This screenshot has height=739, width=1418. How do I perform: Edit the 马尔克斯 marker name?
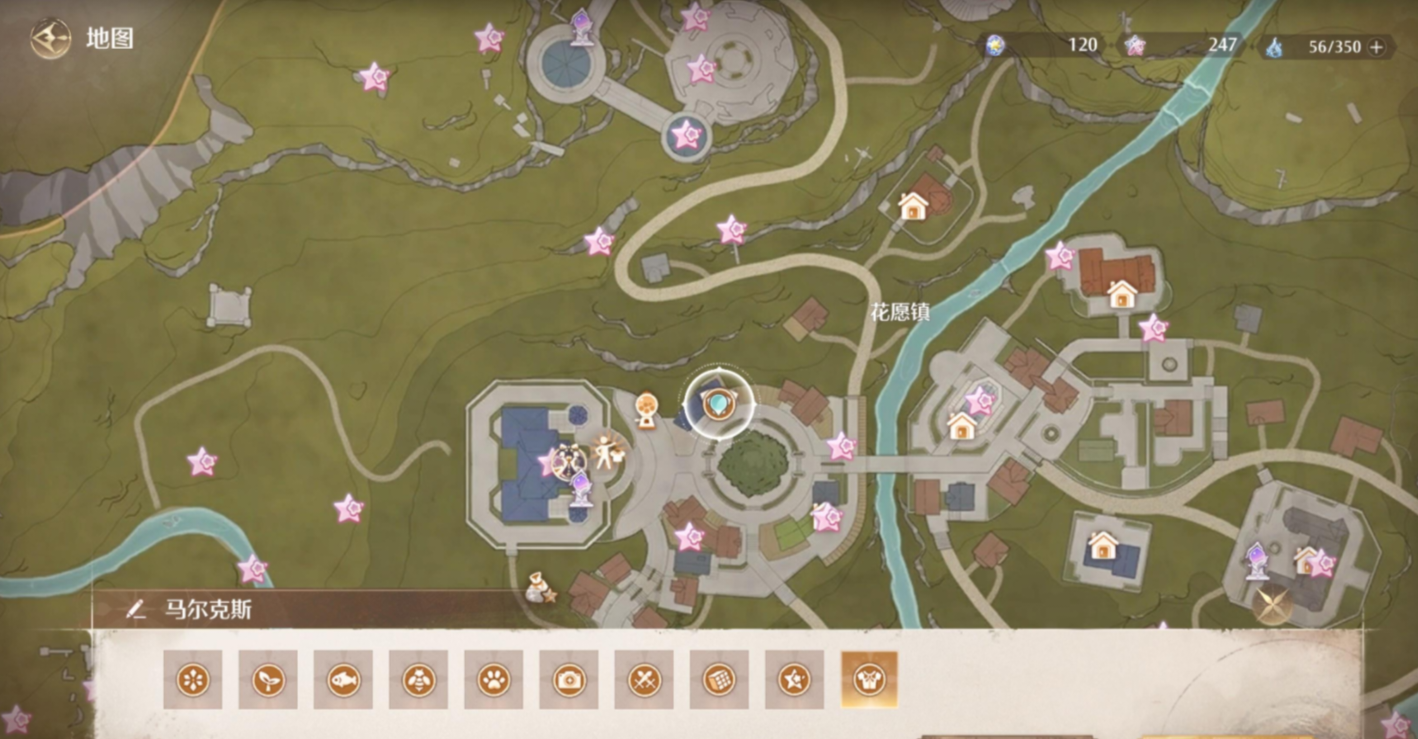(137, 609)
